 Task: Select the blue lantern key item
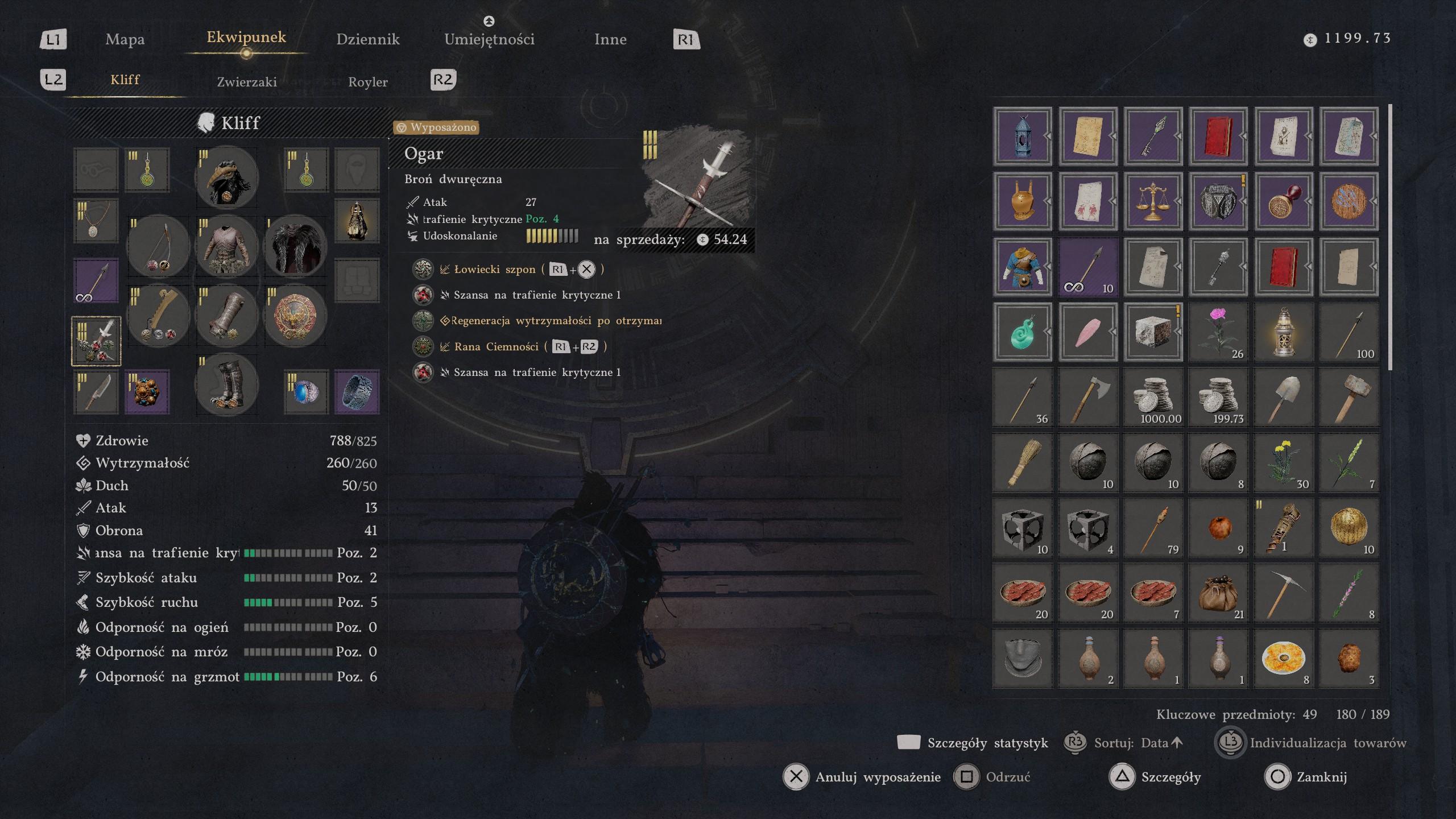coord(1022,136)
